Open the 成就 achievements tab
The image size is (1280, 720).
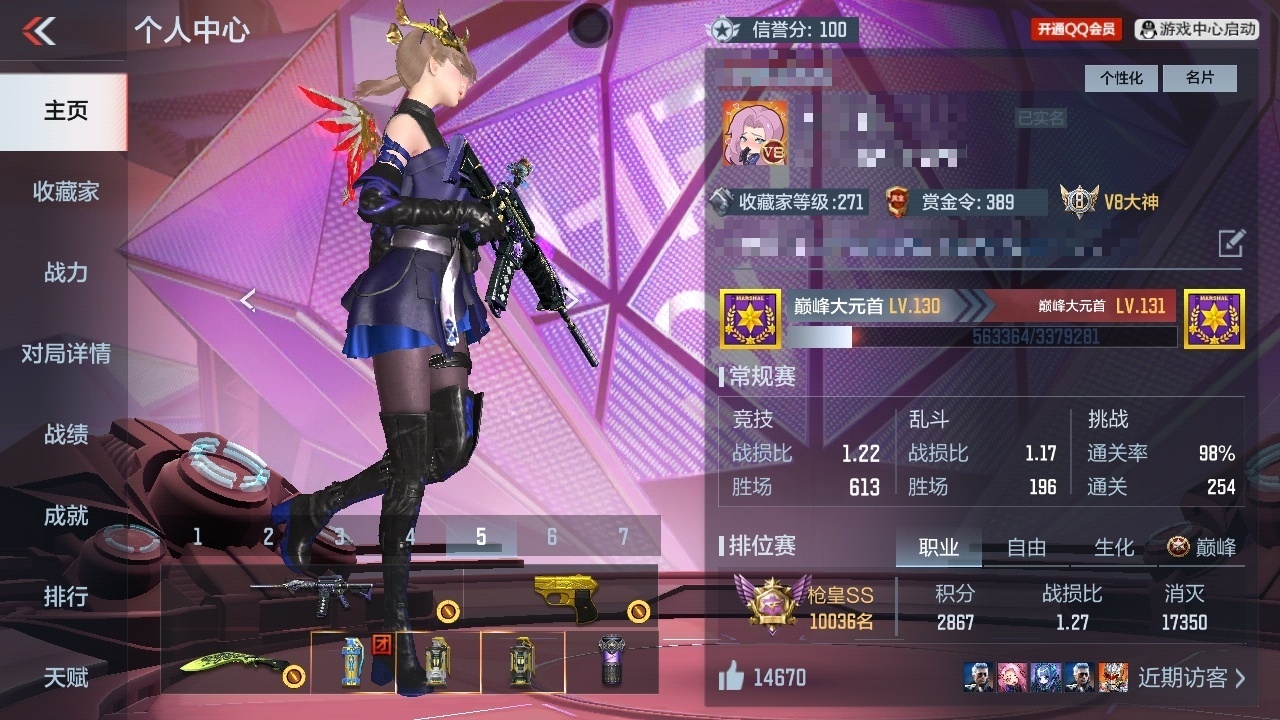pos(65,515)
